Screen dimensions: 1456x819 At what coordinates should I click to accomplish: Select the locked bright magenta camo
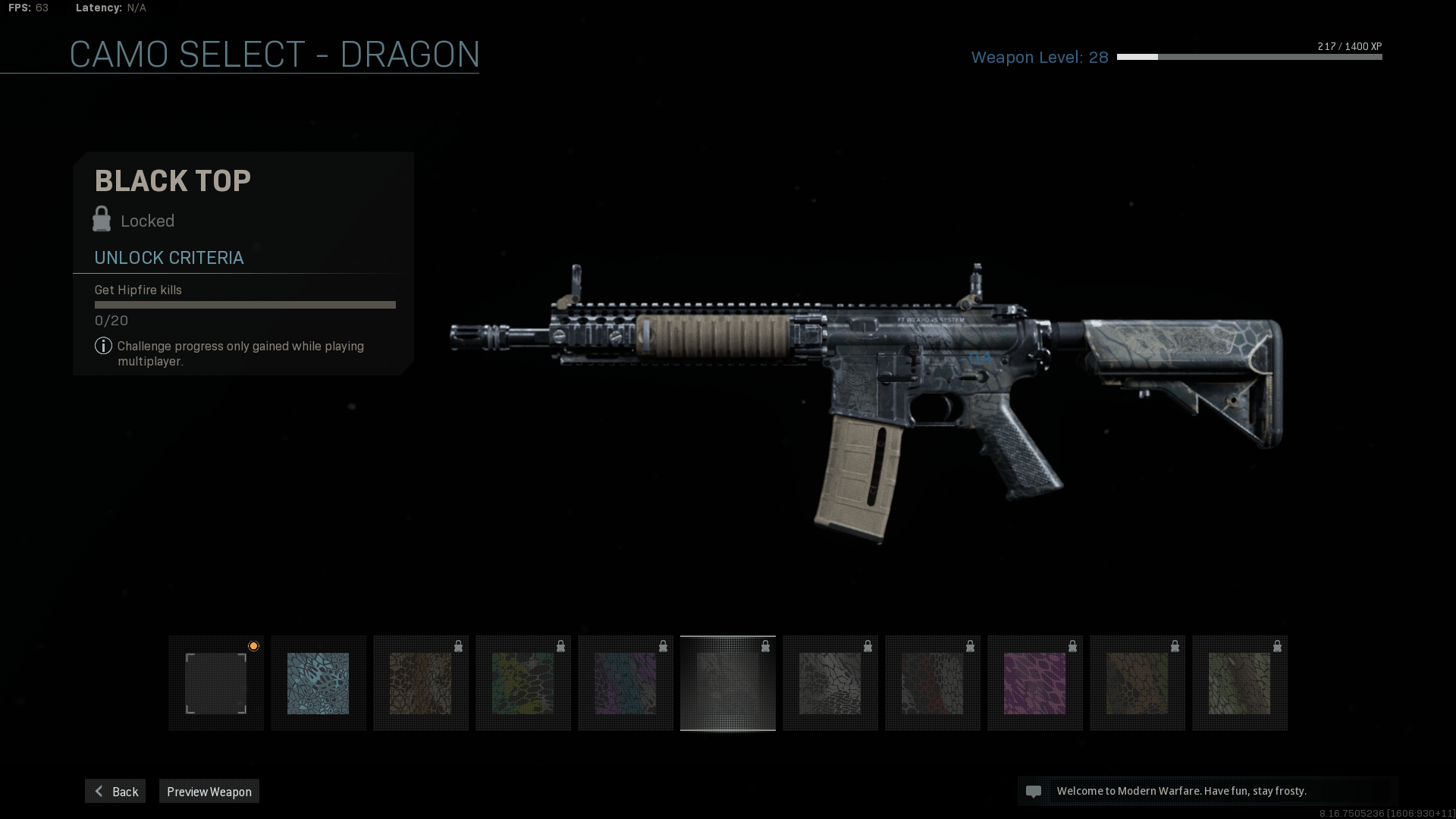pos(1034,683)
